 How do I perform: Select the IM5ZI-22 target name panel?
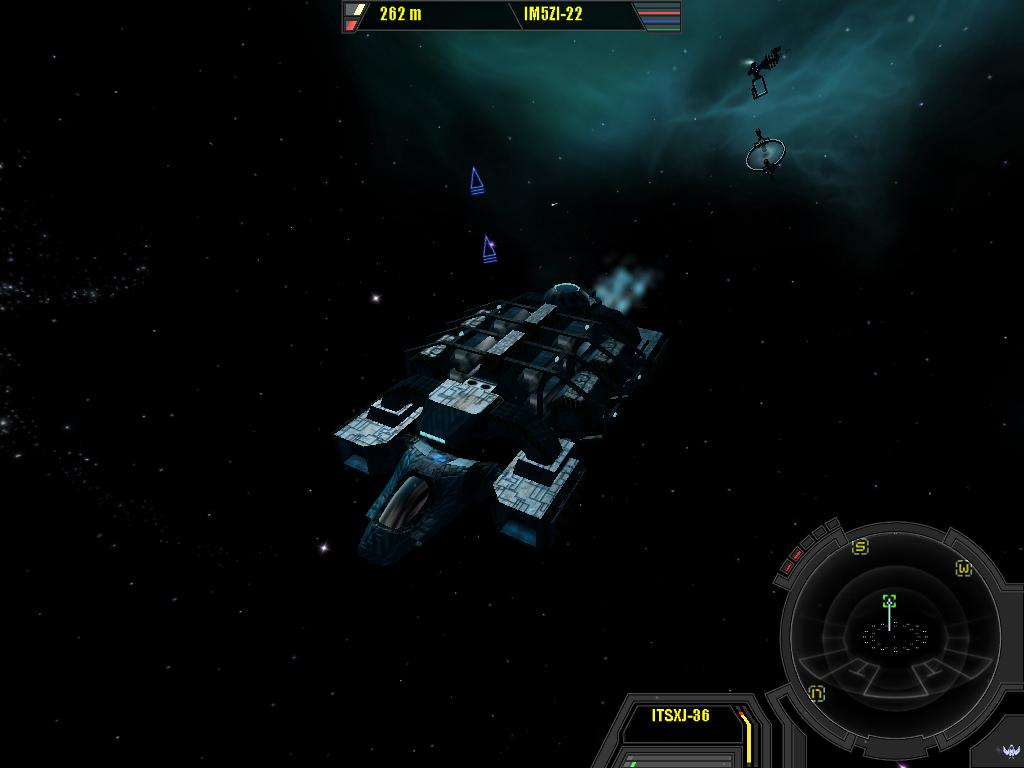pyautogui.click(x=553, y=14)
